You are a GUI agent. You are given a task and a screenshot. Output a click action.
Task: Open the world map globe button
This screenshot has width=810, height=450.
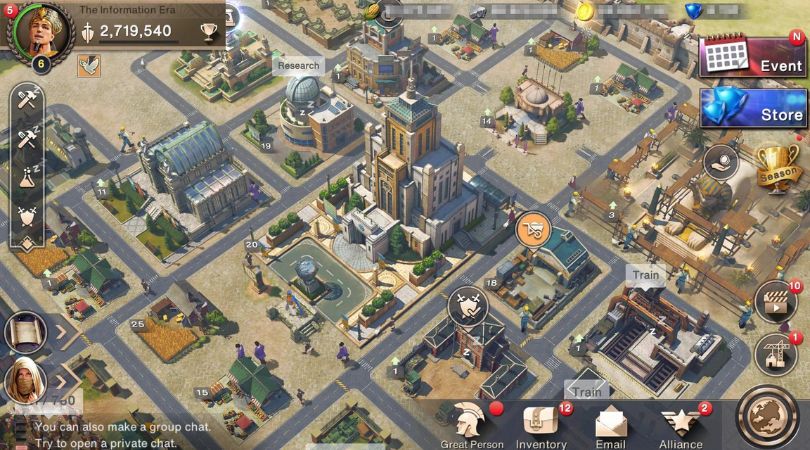point(770,414)
